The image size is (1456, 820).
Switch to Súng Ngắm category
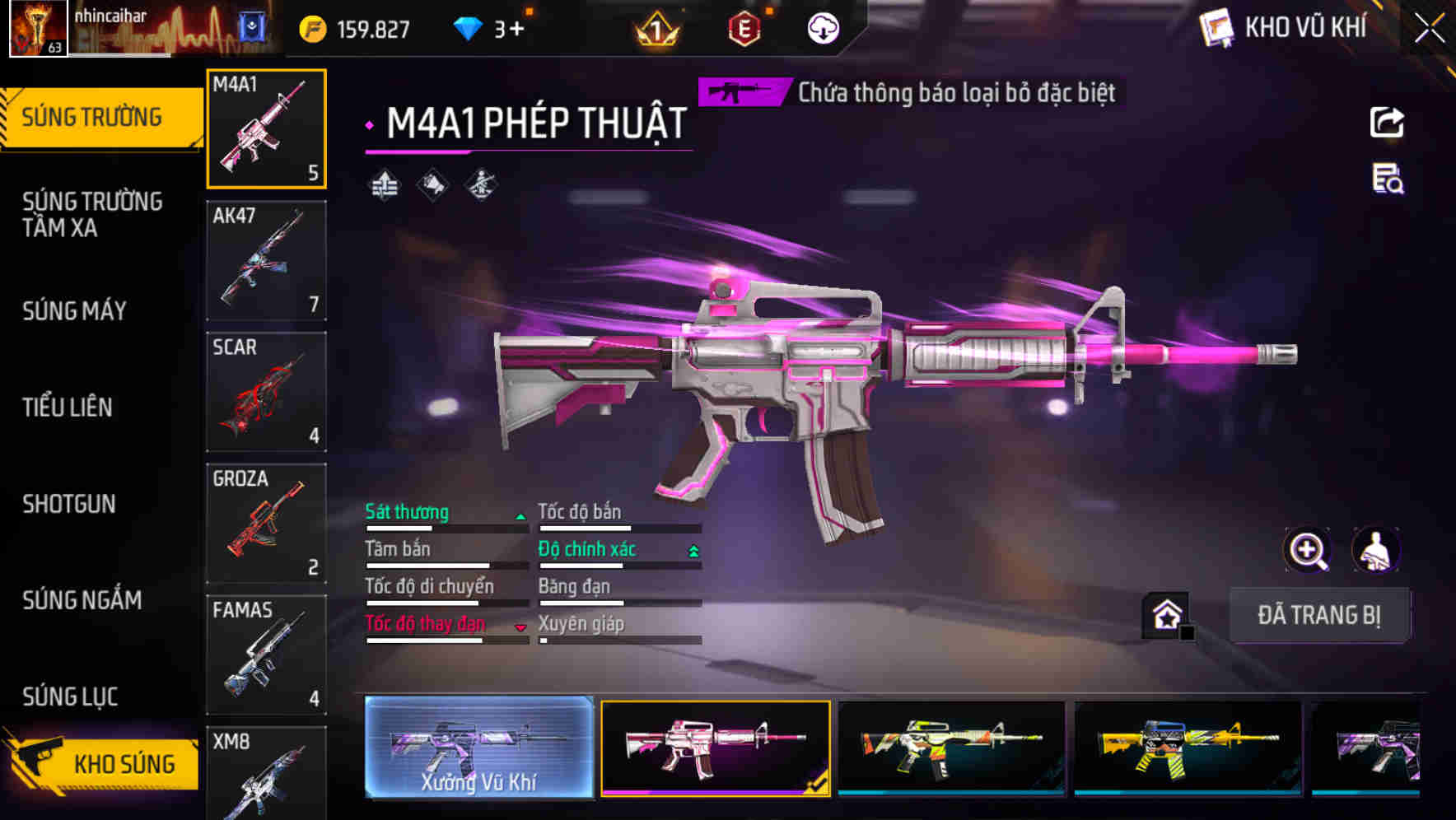pyautogui.click(x=82, y=600)
